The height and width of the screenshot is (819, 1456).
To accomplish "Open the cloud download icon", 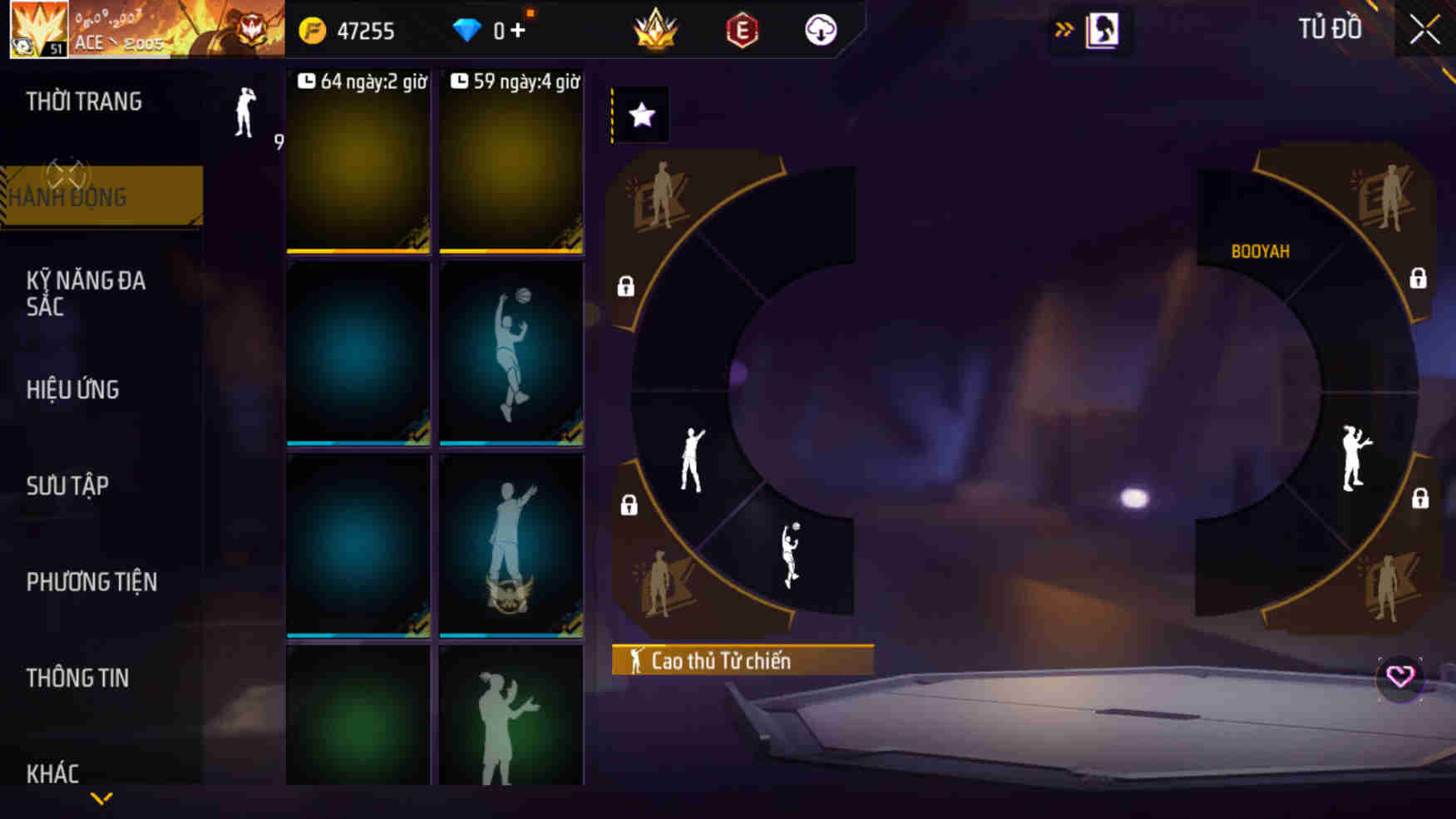I will click(x=820, y=31).
